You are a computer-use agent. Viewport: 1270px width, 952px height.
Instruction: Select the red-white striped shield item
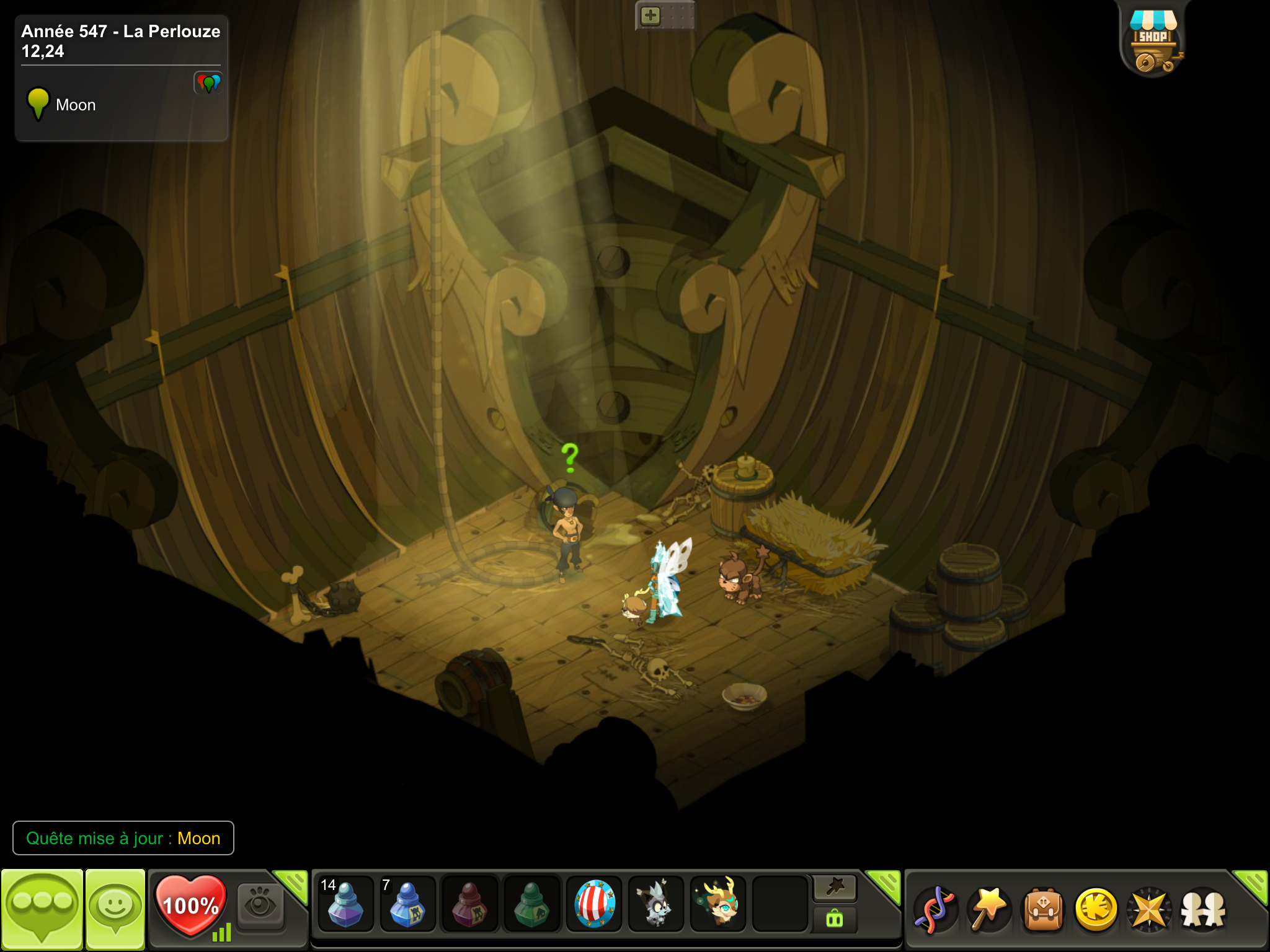[x=594, y=904]
